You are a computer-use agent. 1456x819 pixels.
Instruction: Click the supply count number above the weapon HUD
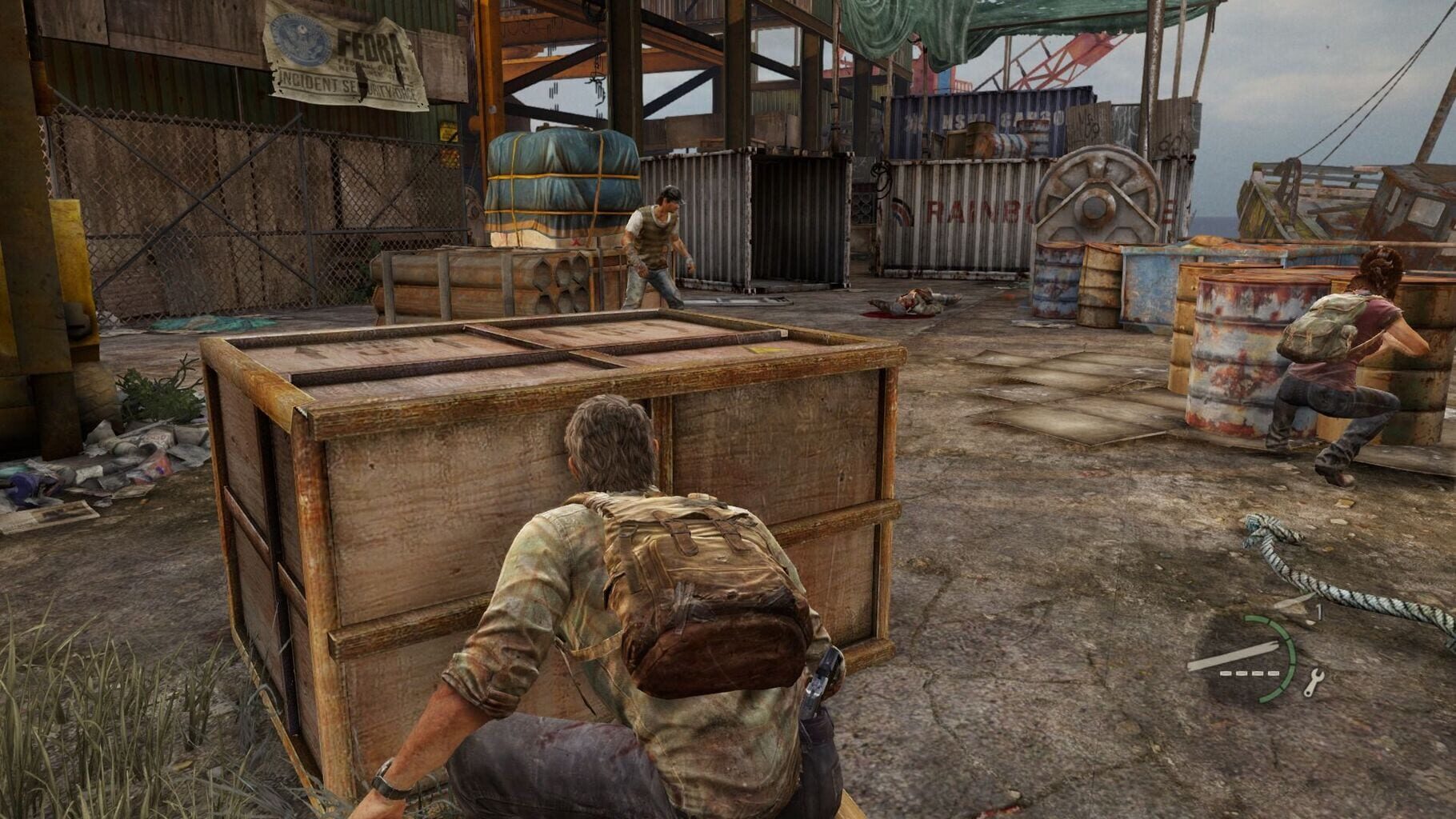(x=1320, y=609)
